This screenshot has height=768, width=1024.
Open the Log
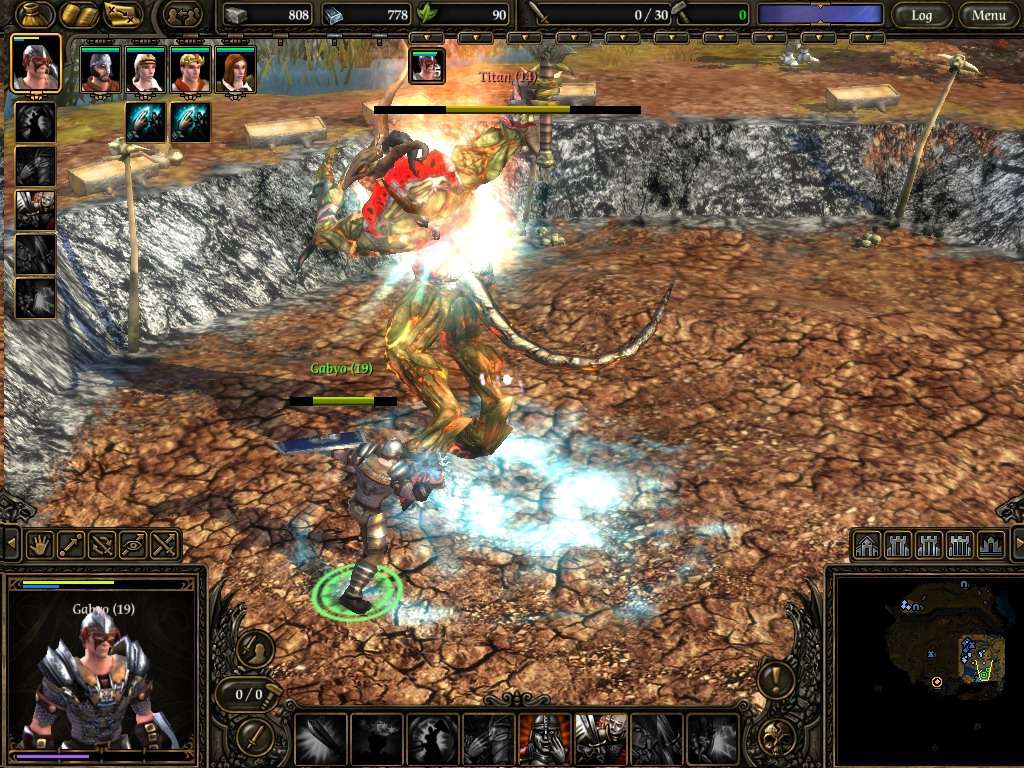[x=921, y=15]
